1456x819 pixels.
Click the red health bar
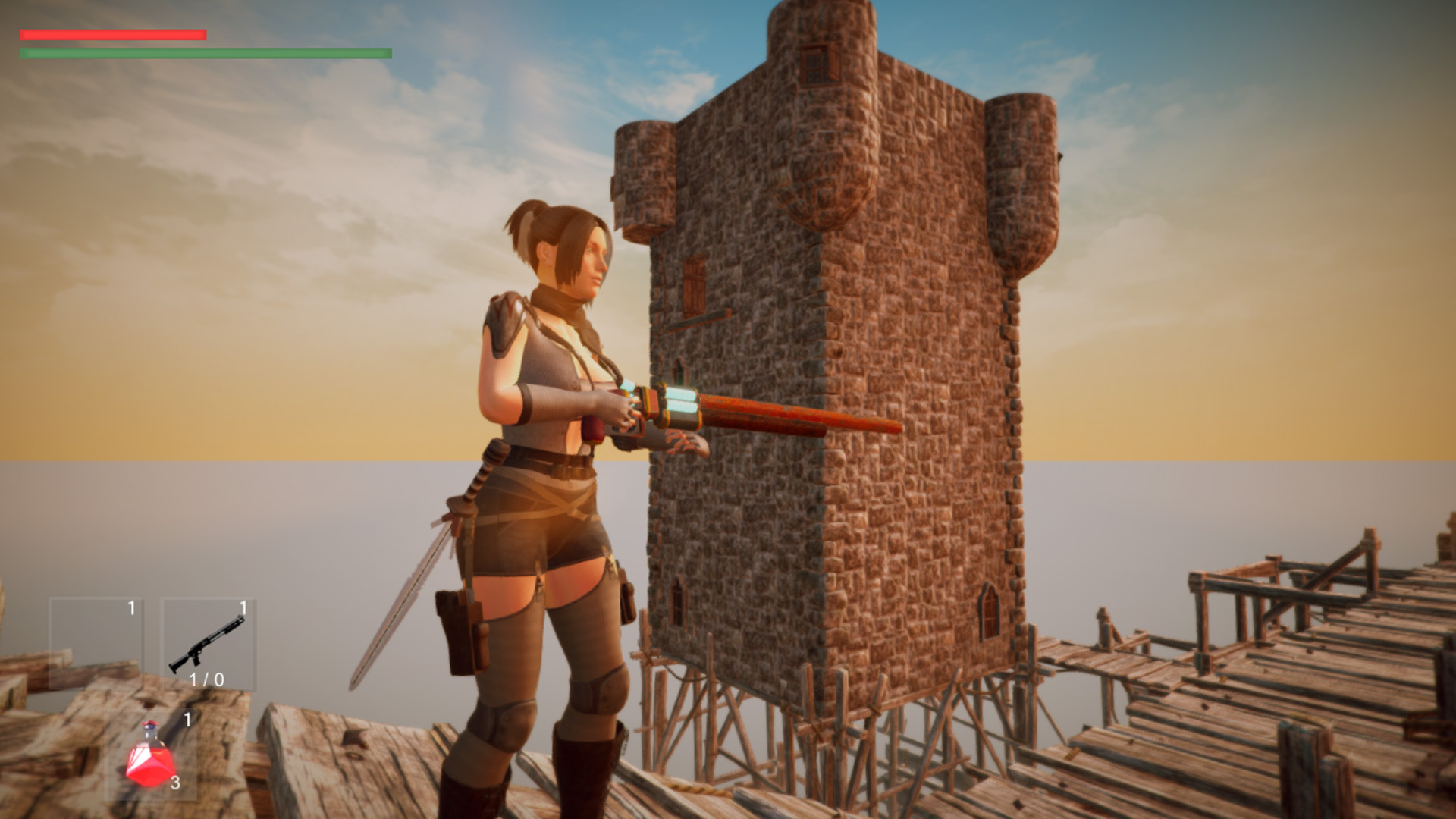[x=114, y=33]
